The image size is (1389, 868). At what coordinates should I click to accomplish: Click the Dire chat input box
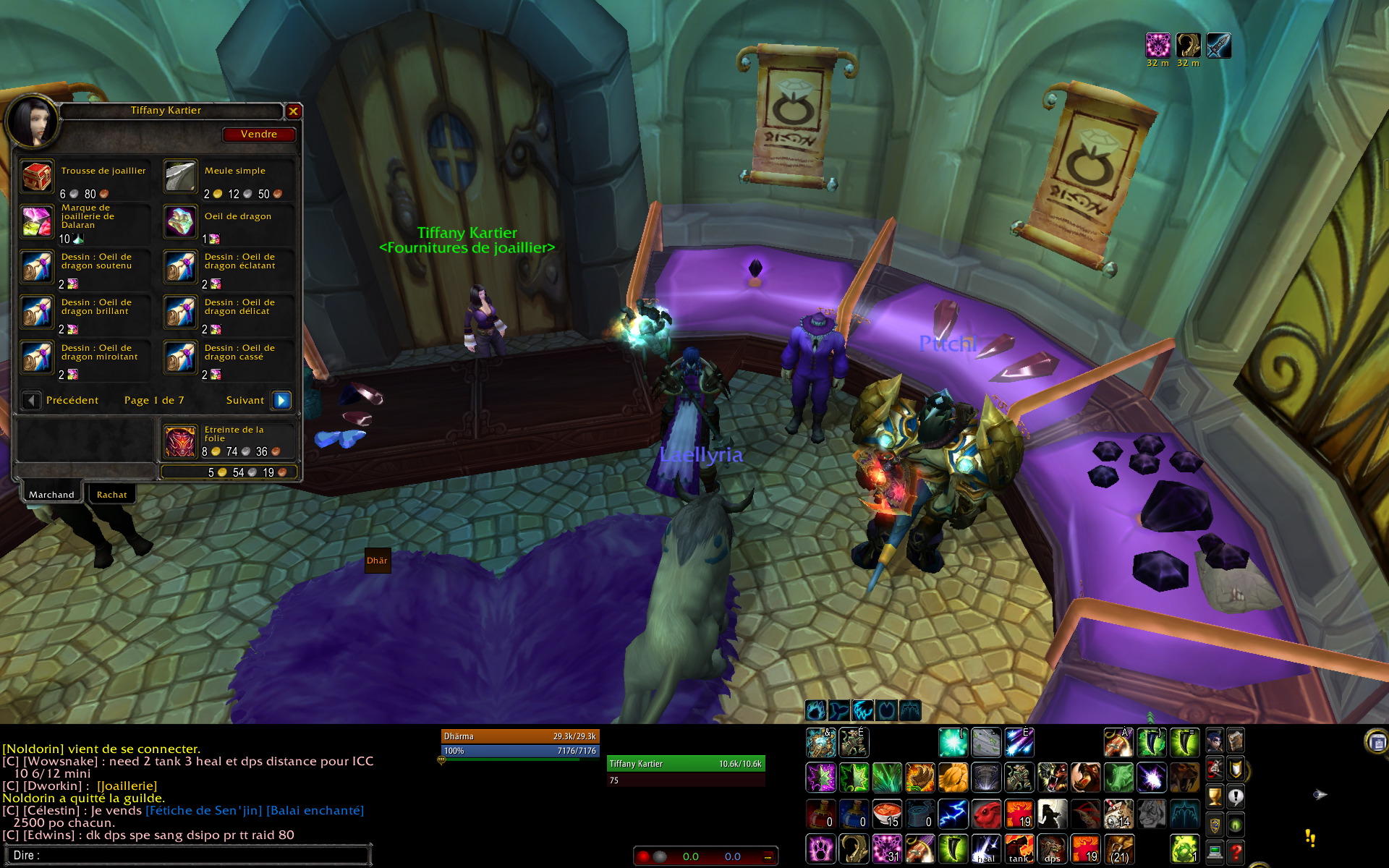click(x=188, y=855)
